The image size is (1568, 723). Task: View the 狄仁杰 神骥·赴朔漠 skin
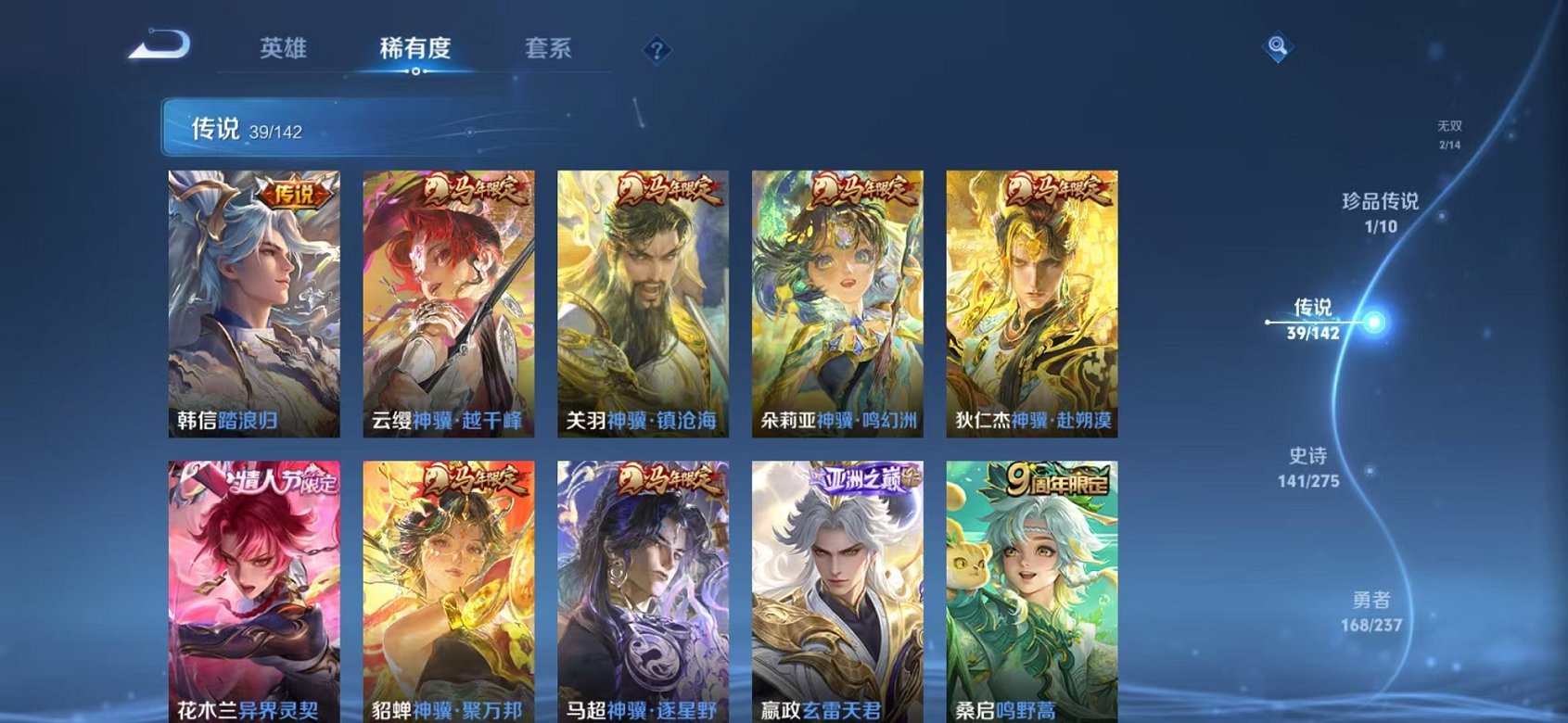tap(1034, 297)
